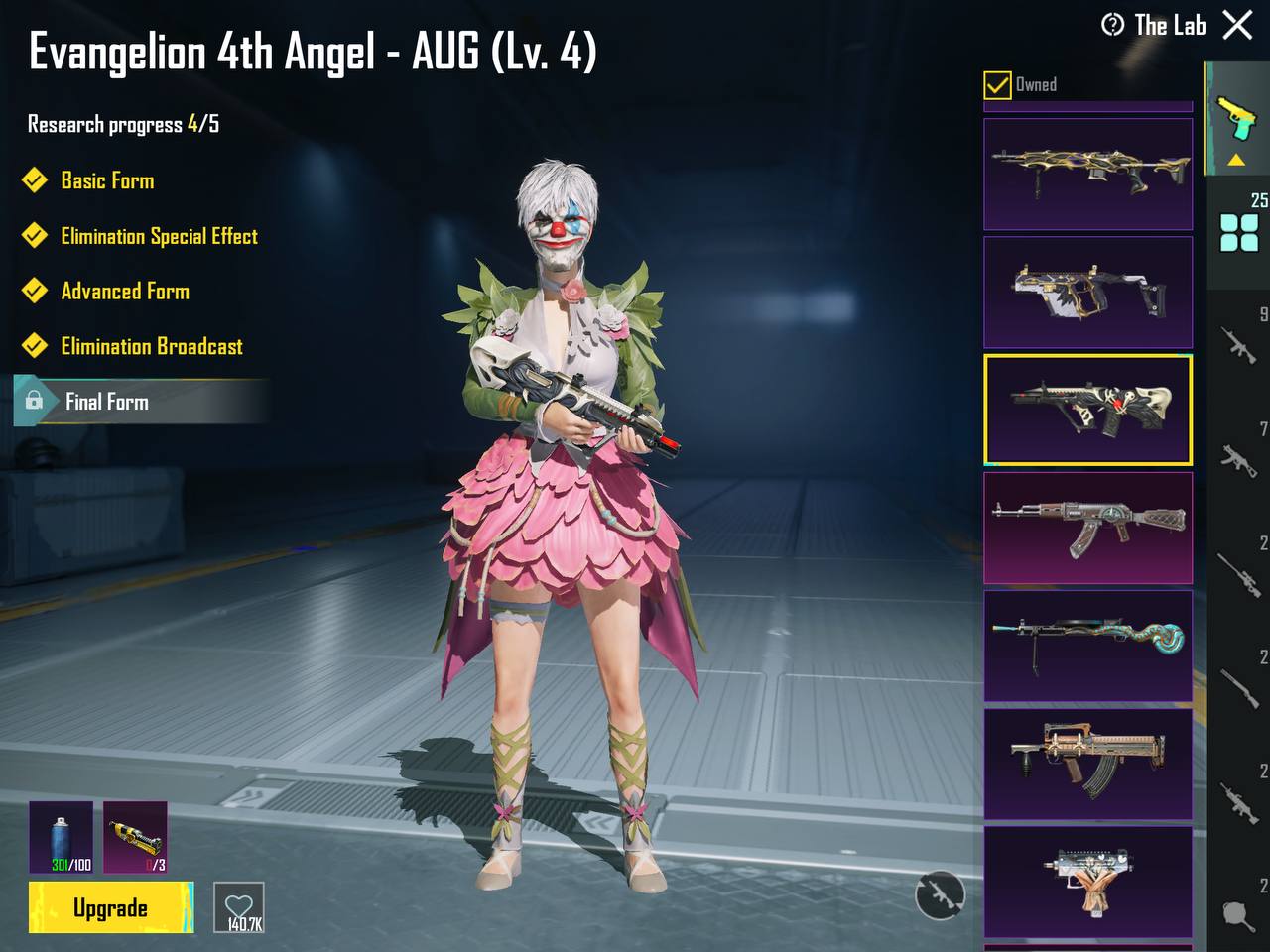View the Elimination Special Effect stage

159,236
